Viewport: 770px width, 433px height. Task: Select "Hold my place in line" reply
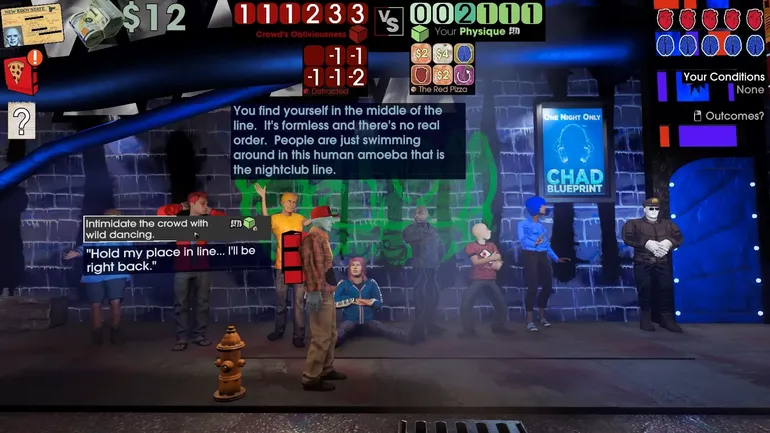tap(160, 259)
